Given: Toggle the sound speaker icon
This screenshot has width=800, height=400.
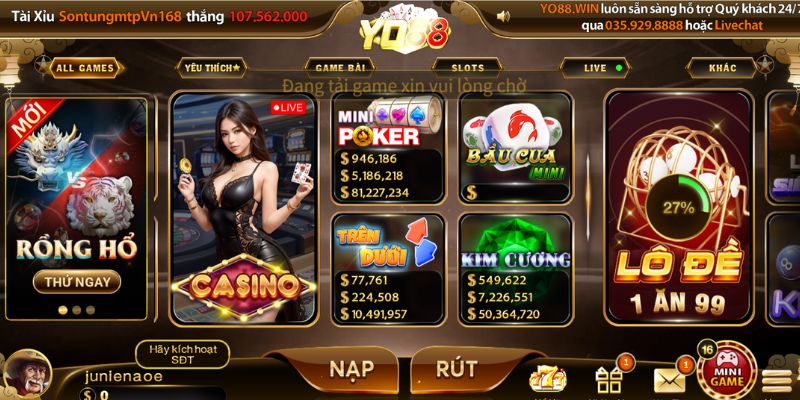Looking at the screenshot, I should [503, 16].
